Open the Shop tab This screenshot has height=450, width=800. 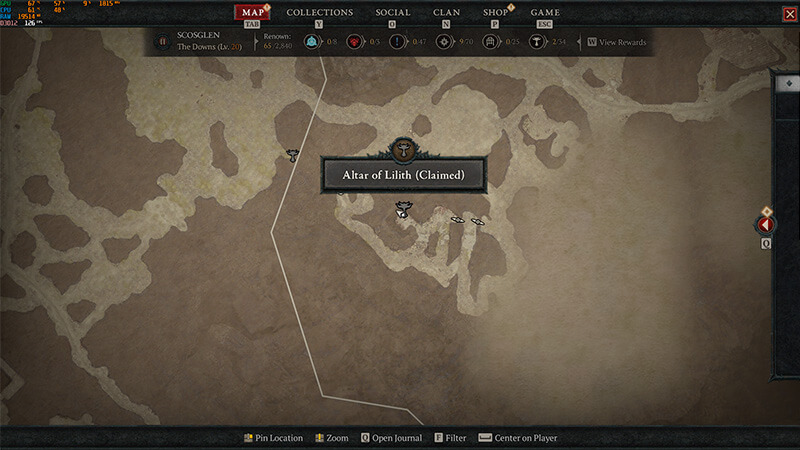click(495, 13)
